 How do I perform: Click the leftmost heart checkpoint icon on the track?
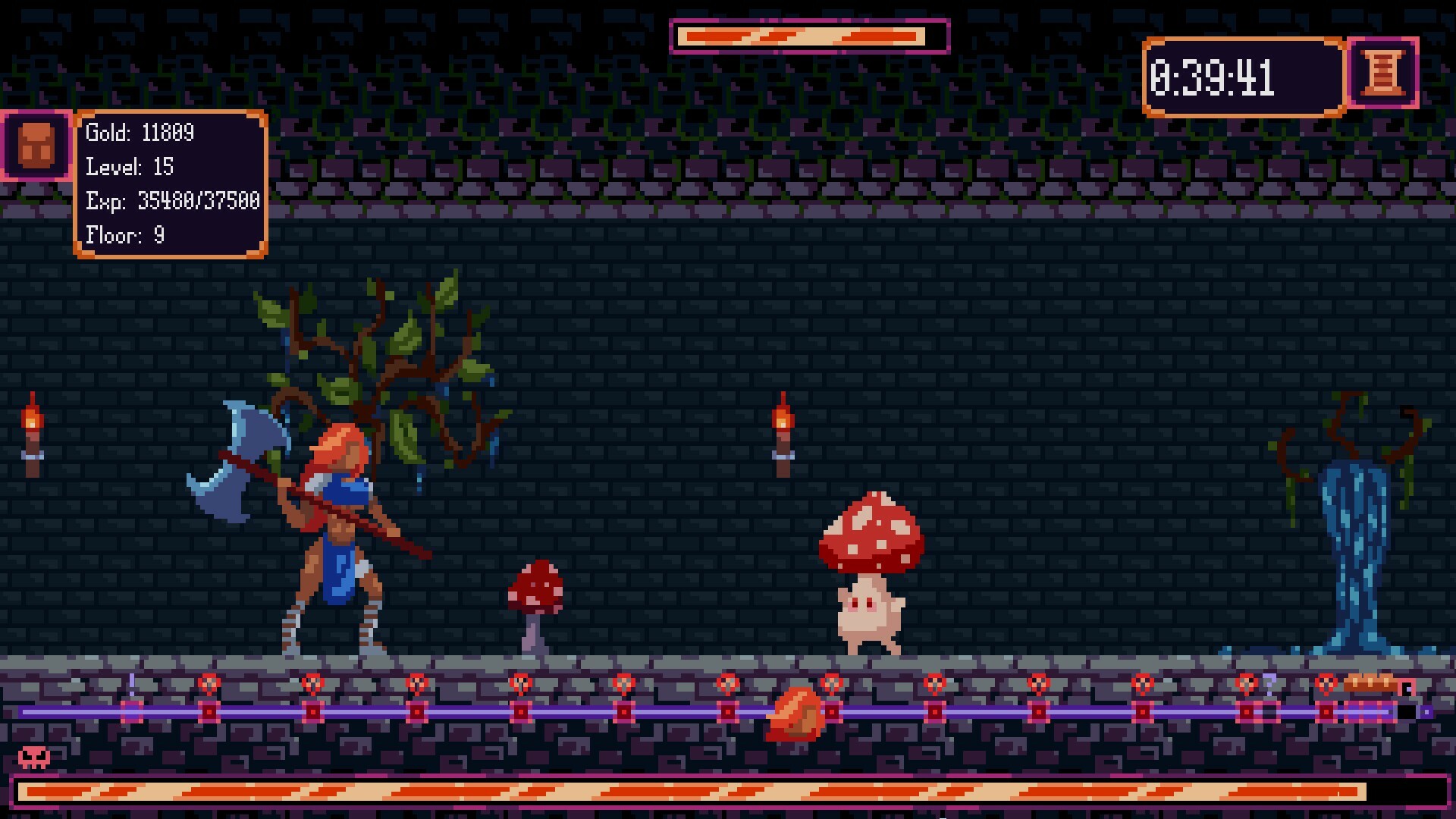tap(209, 682)
